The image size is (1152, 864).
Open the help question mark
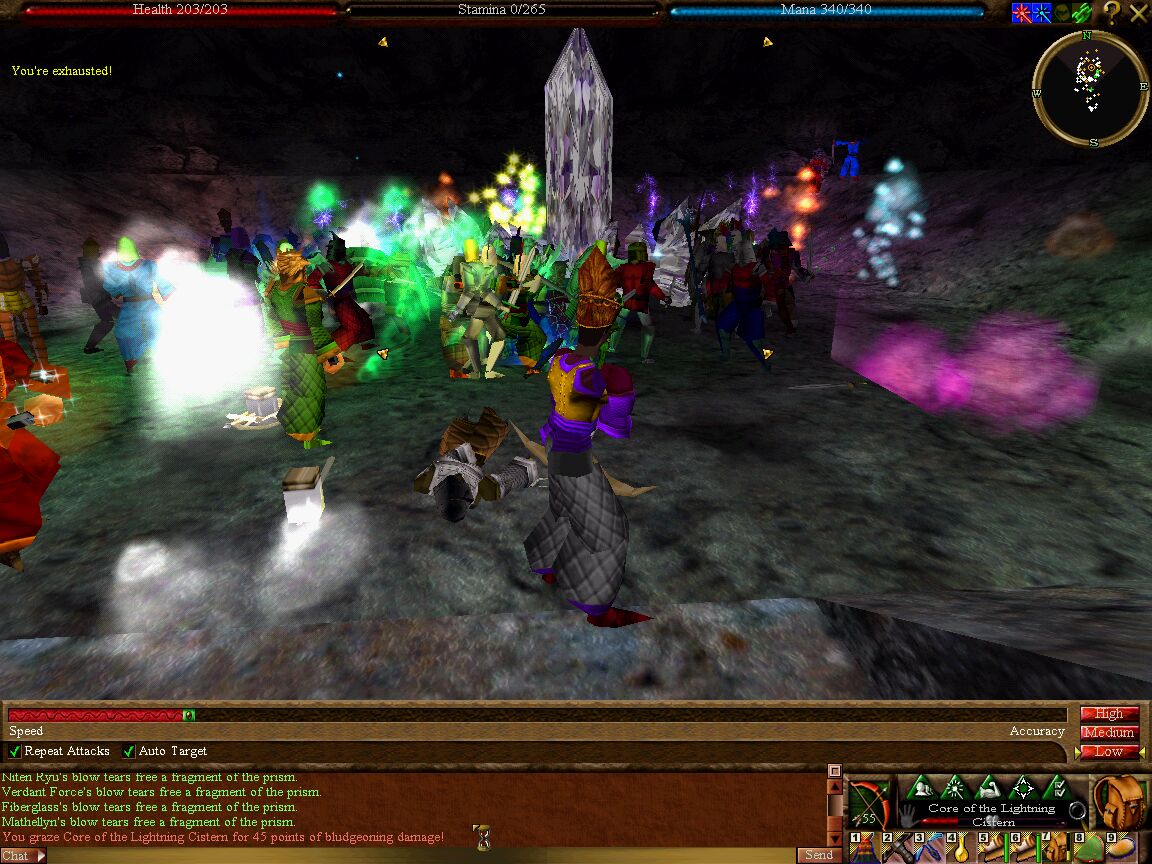[x=1112, y=13]
